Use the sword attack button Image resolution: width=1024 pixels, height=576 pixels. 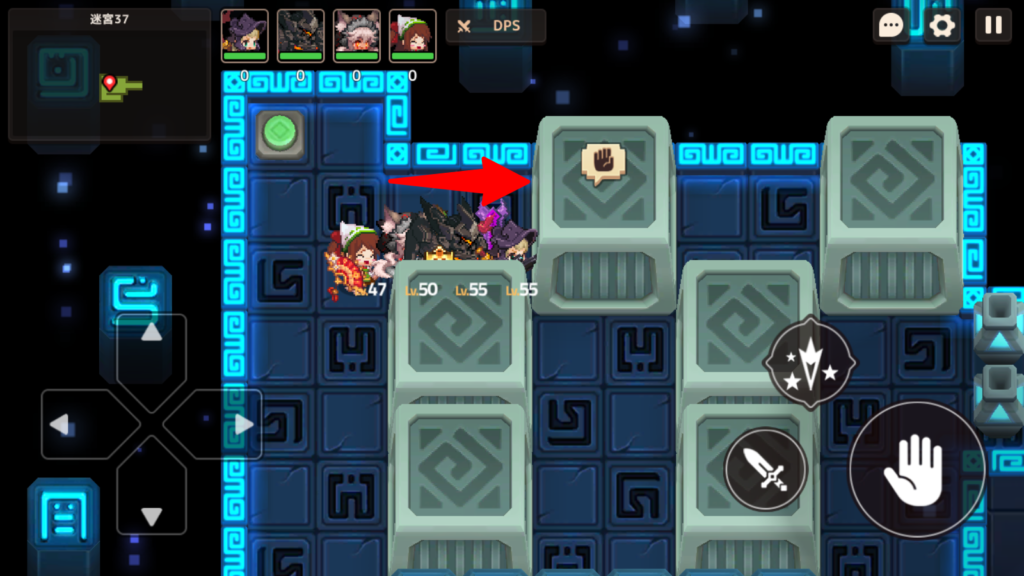[765, 469]
